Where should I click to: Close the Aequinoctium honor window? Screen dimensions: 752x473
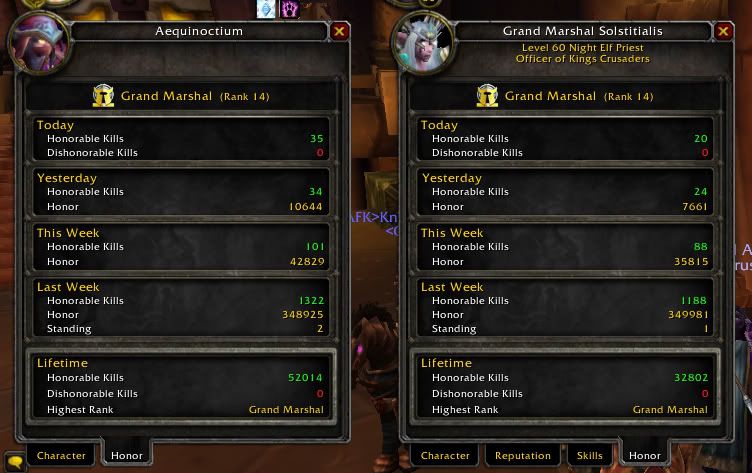pos(339,32)
